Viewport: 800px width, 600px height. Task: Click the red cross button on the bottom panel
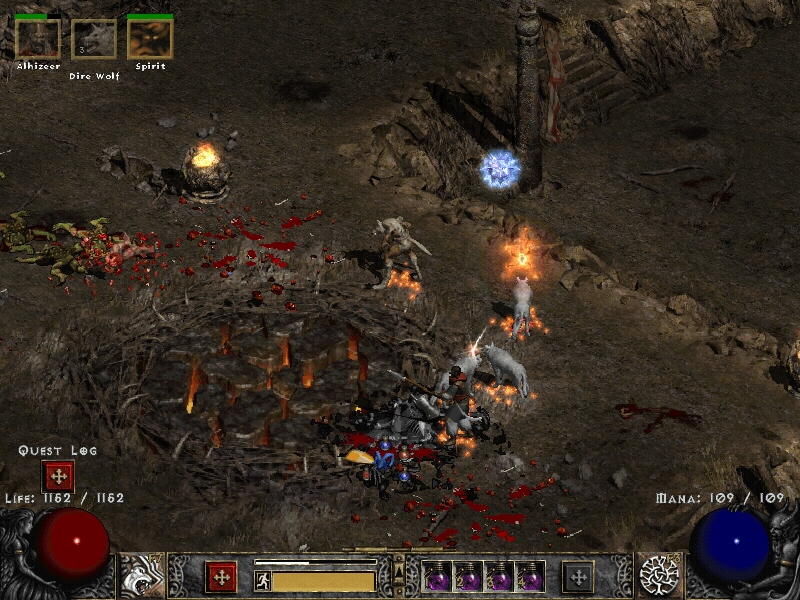tap(221, 577)
